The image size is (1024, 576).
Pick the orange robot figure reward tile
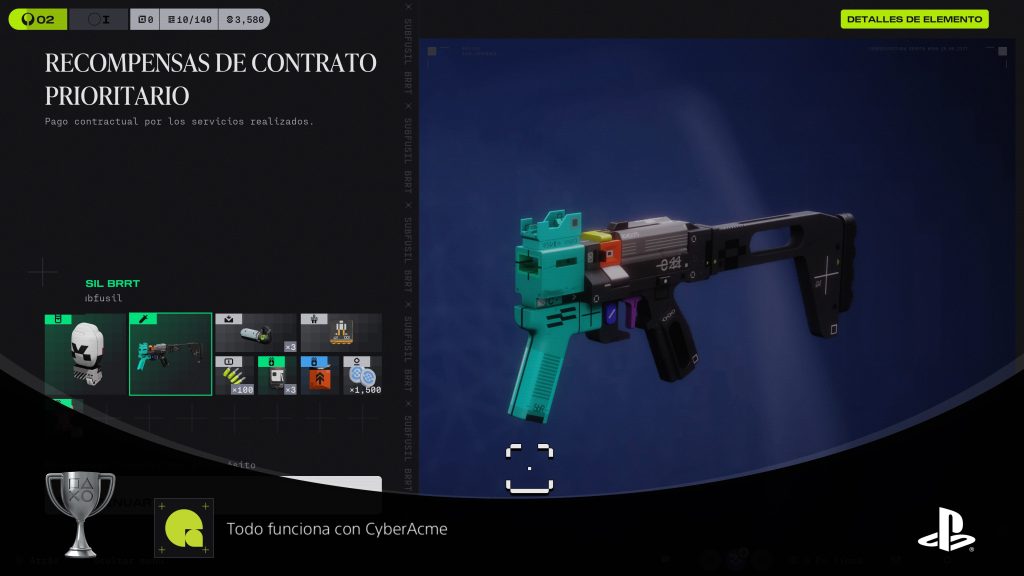click(341, 333)
